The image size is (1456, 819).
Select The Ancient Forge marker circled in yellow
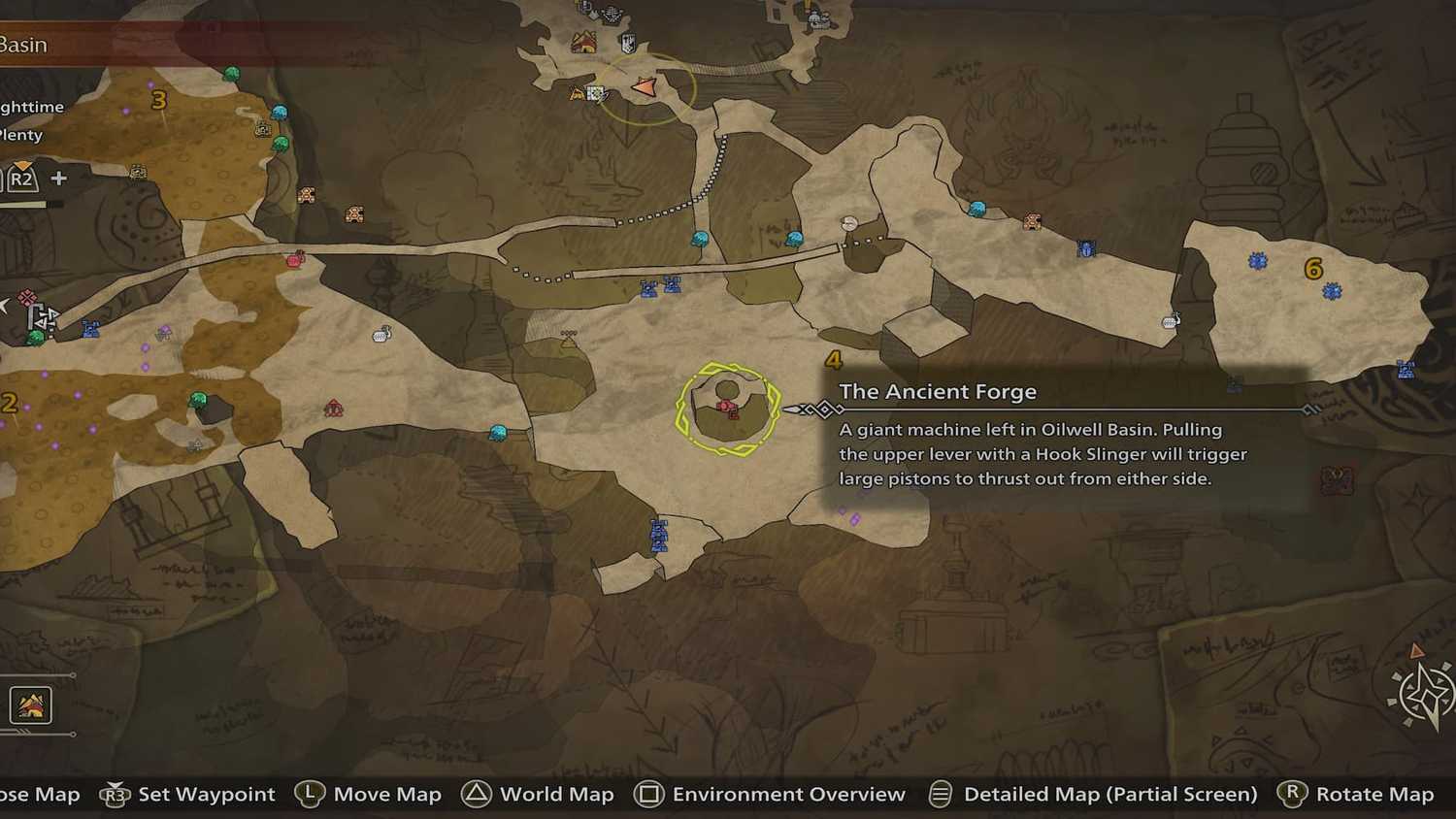(728, 408)
